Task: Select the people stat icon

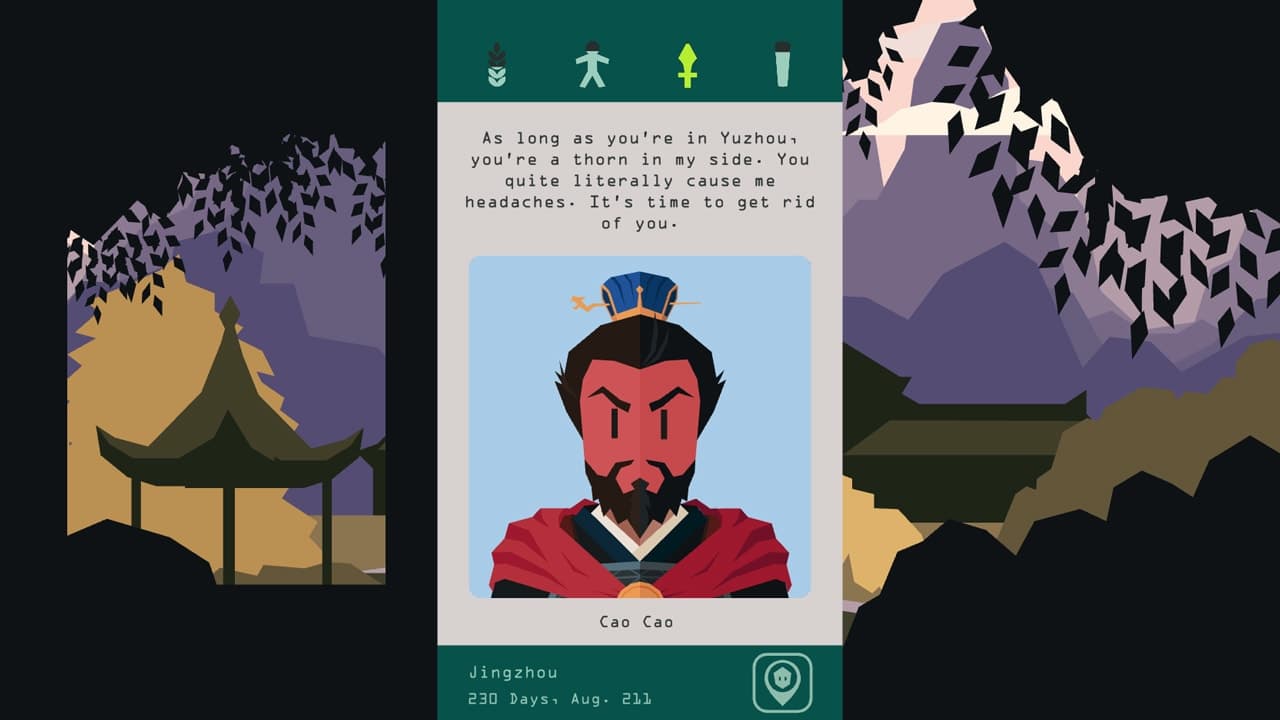Action: pyautogui.click(x=593, y=62)
